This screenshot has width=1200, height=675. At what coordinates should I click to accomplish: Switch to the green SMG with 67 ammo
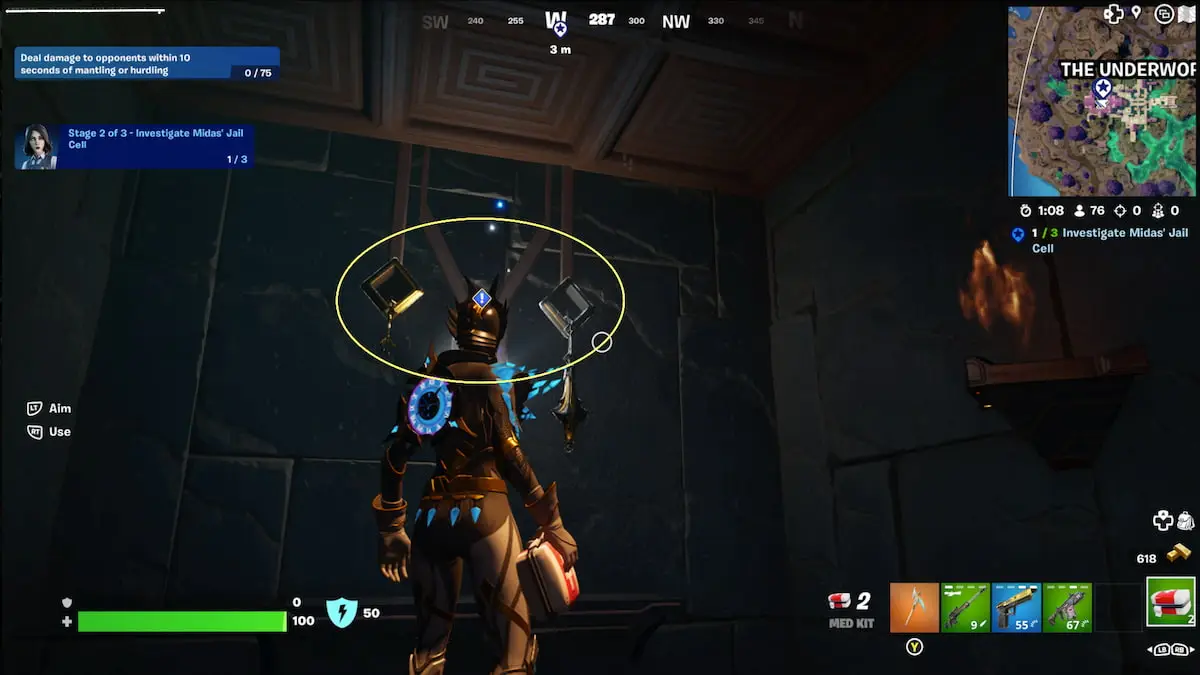tap(1067, 607)
